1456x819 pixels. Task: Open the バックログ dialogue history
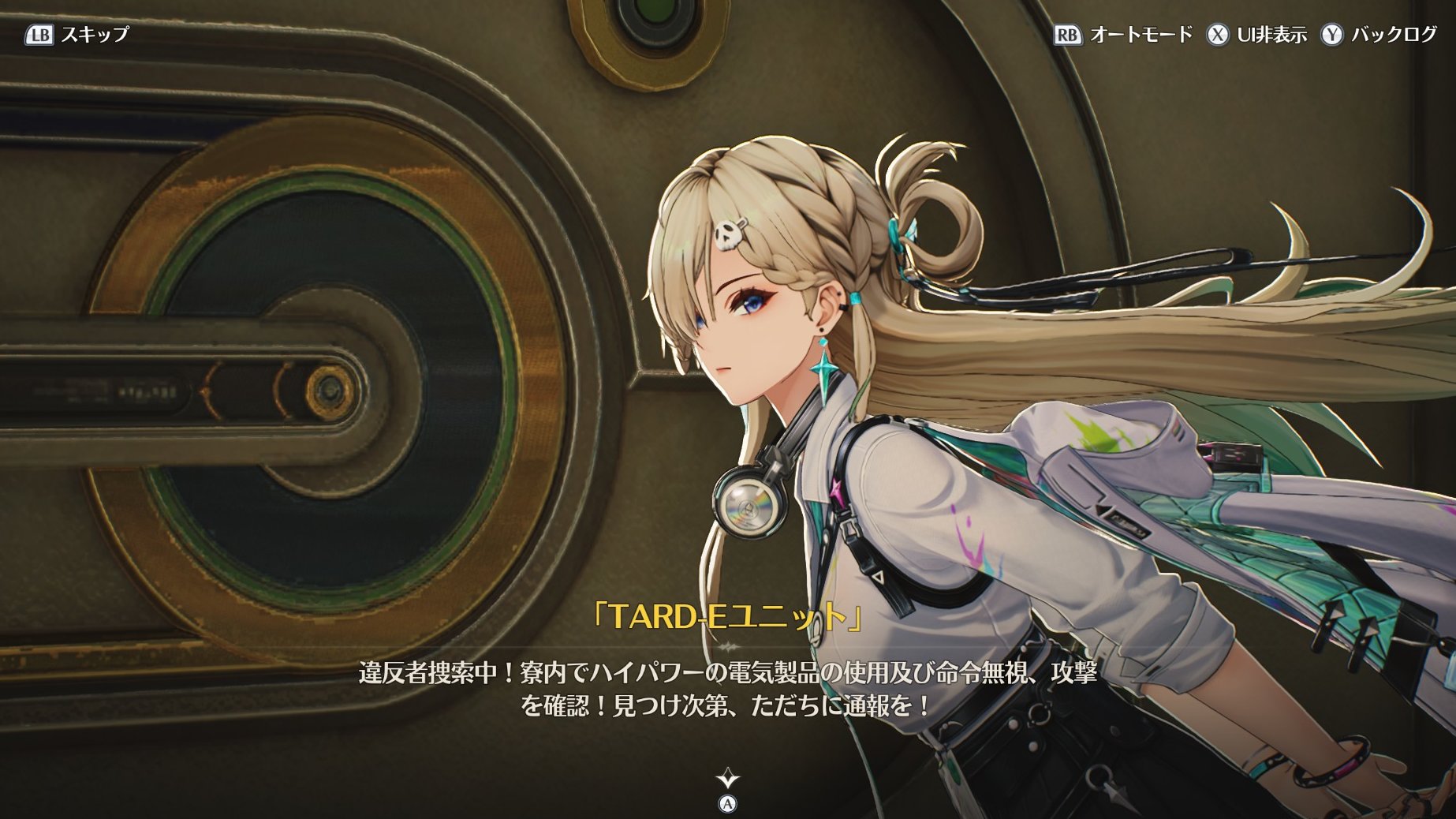coord(1379,35)
